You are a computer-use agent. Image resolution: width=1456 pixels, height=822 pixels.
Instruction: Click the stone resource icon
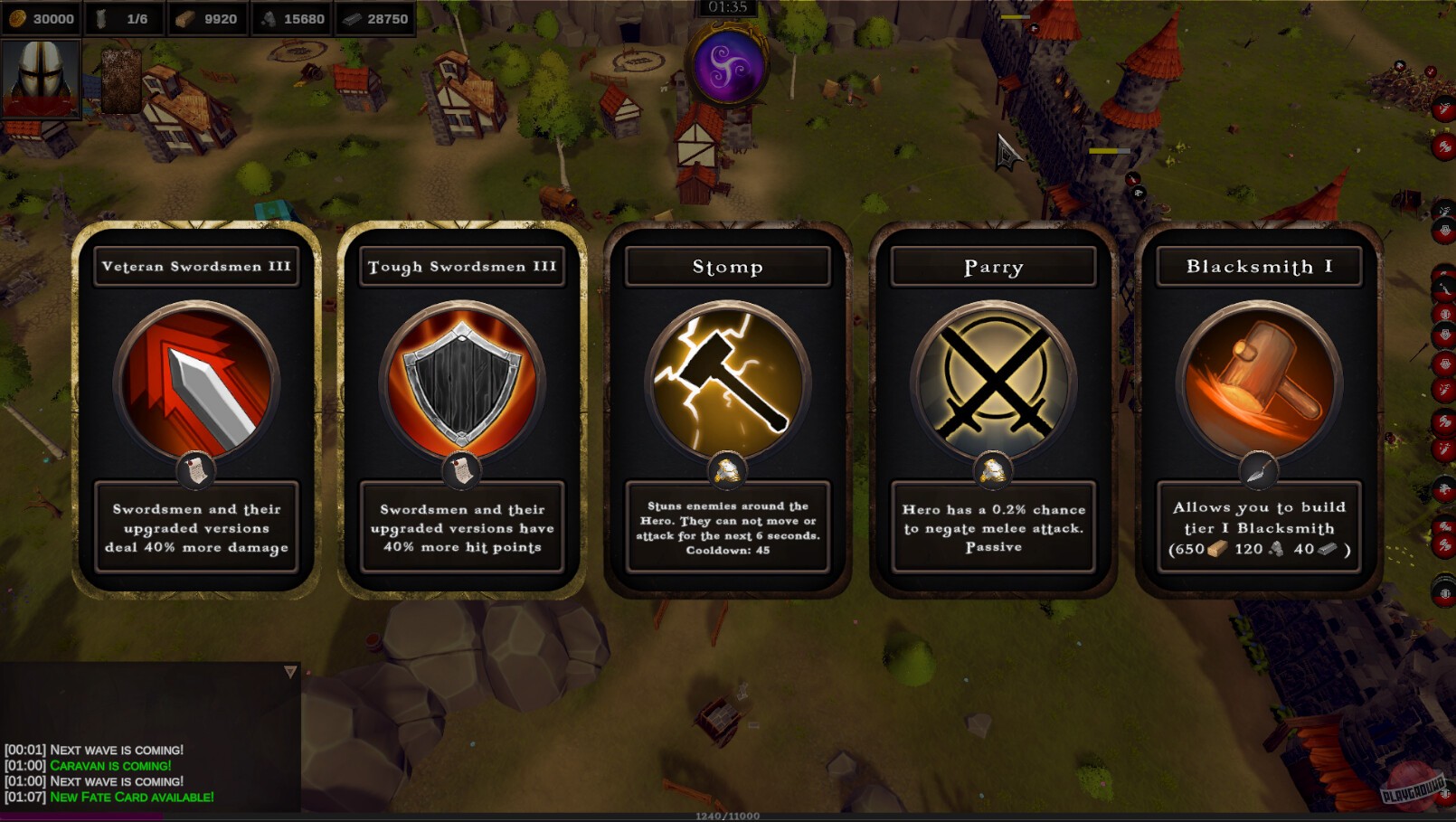(267, 18)
